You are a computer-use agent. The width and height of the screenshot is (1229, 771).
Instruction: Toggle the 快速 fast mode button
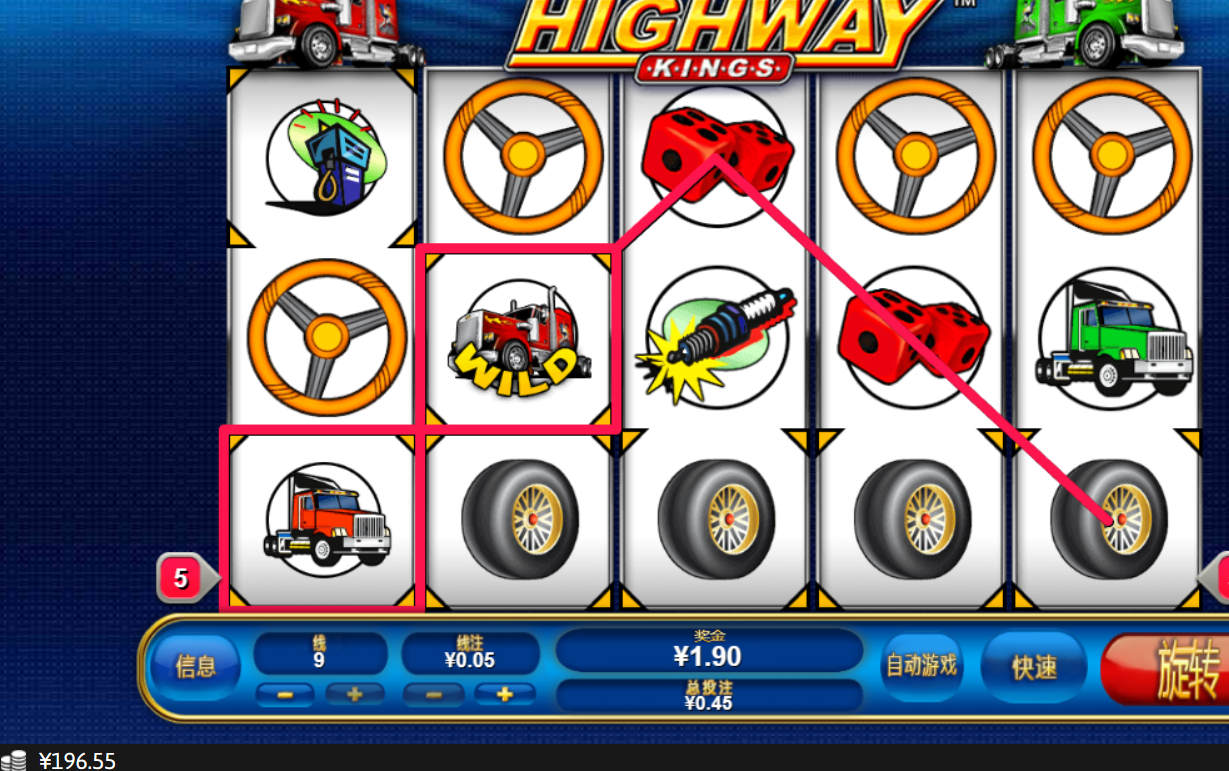pyautogui.click(x=1034, y=667)
